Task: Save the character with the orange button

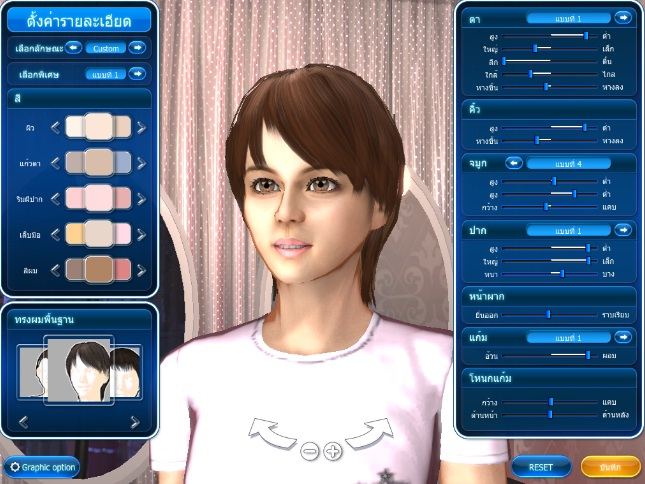Action: [x=605, y=466]
